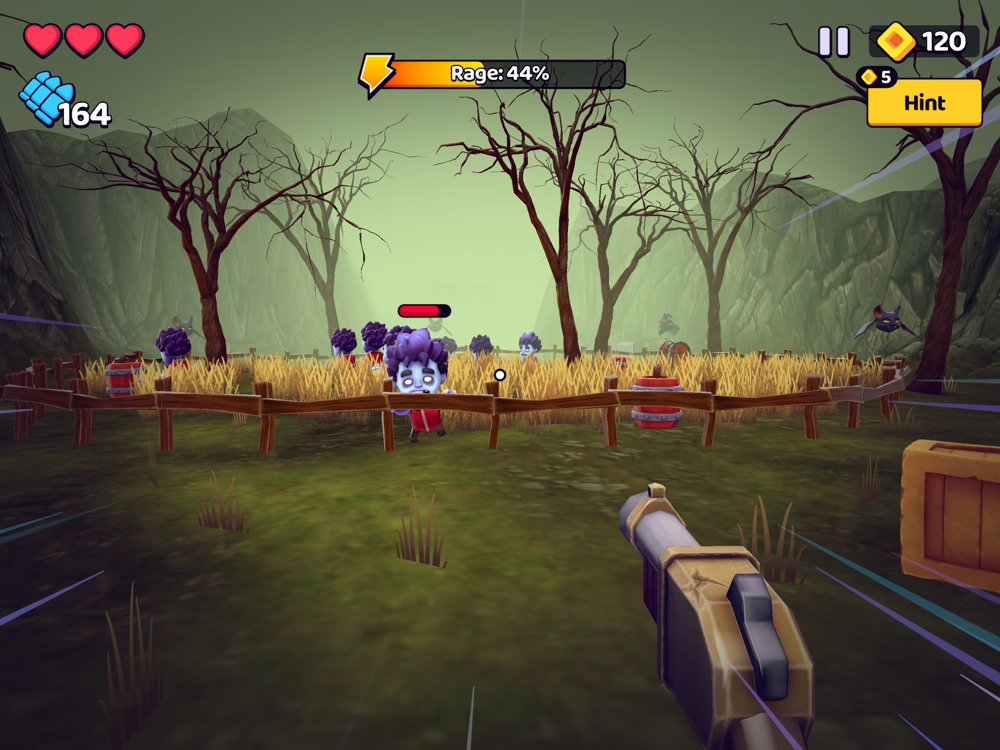Pause the game with the pause button
Screen dimensions: 1000x750
[834, 41]
